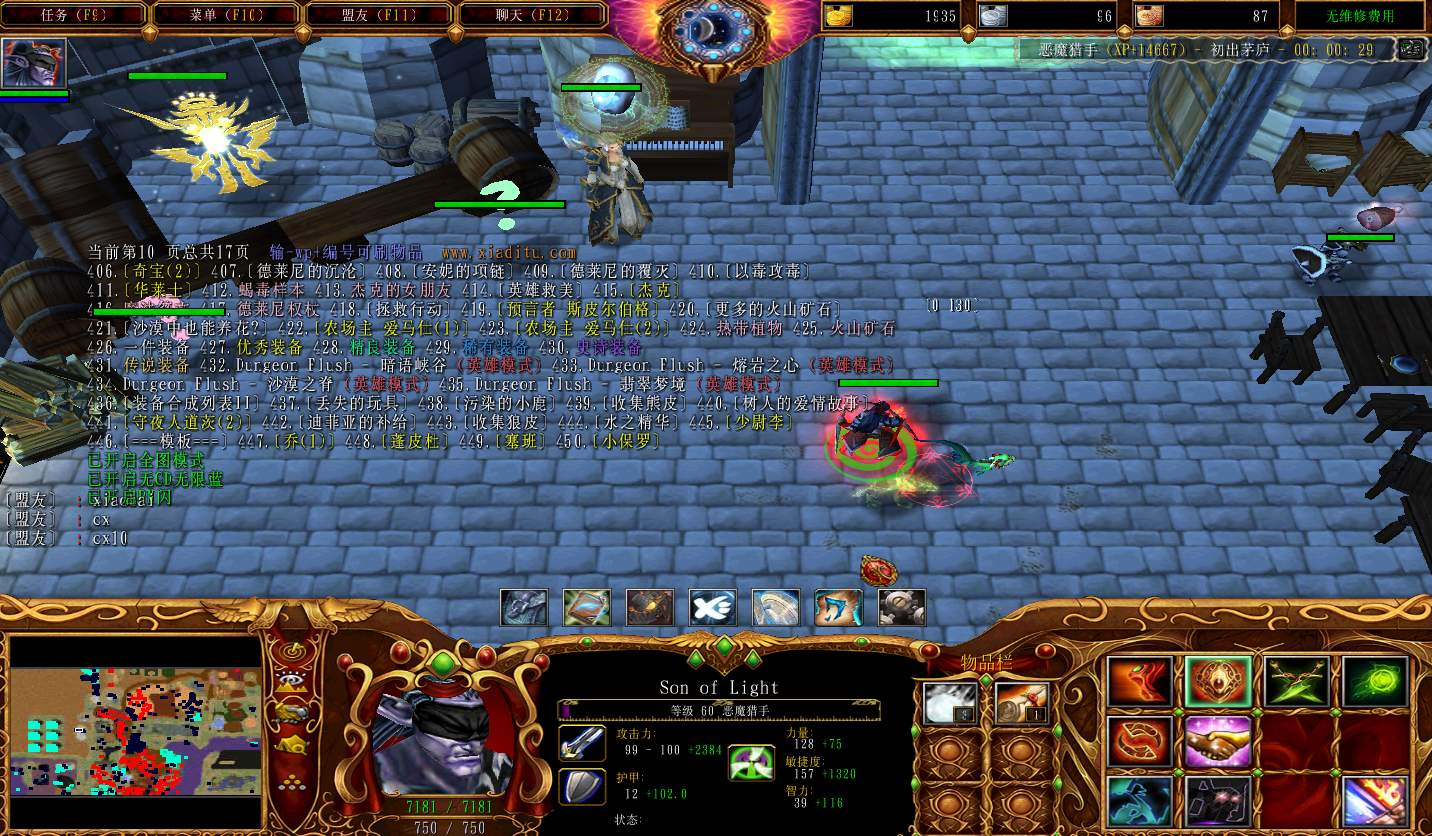Click the quest log button at top-right corner

coord(1410,49)
